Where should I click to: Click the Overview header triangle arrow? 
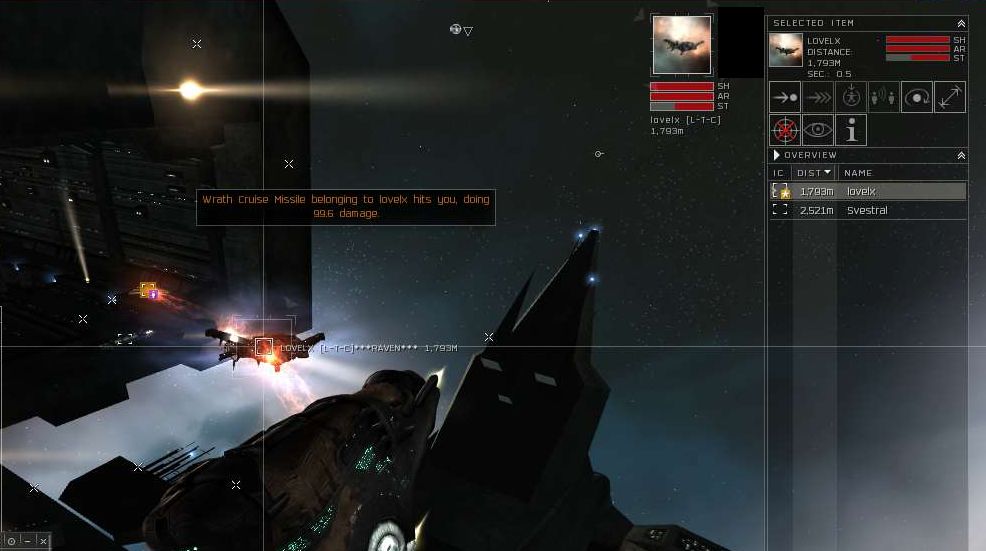coord(777,155)
